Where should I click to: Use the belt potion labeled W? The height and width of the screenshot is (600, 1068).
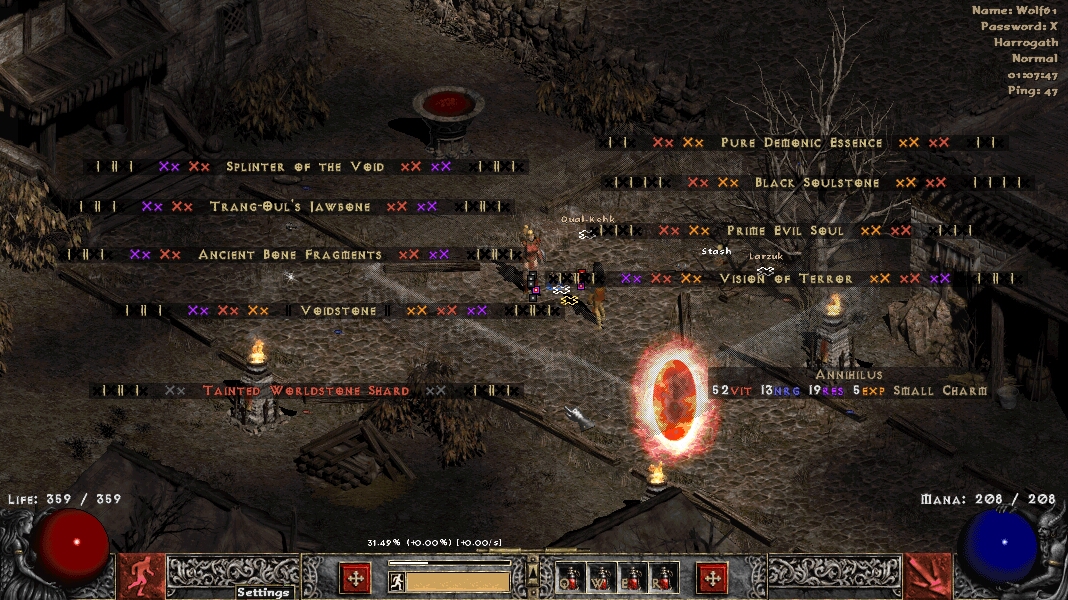point(602,577)
